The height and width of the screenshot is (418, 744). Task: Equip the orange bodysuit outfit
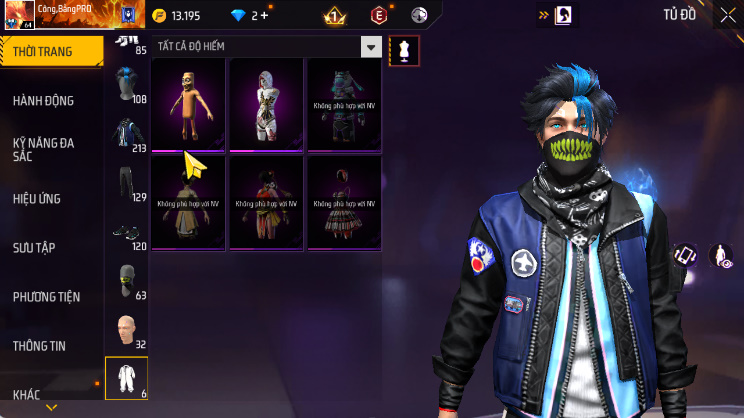tap(188, 103)
